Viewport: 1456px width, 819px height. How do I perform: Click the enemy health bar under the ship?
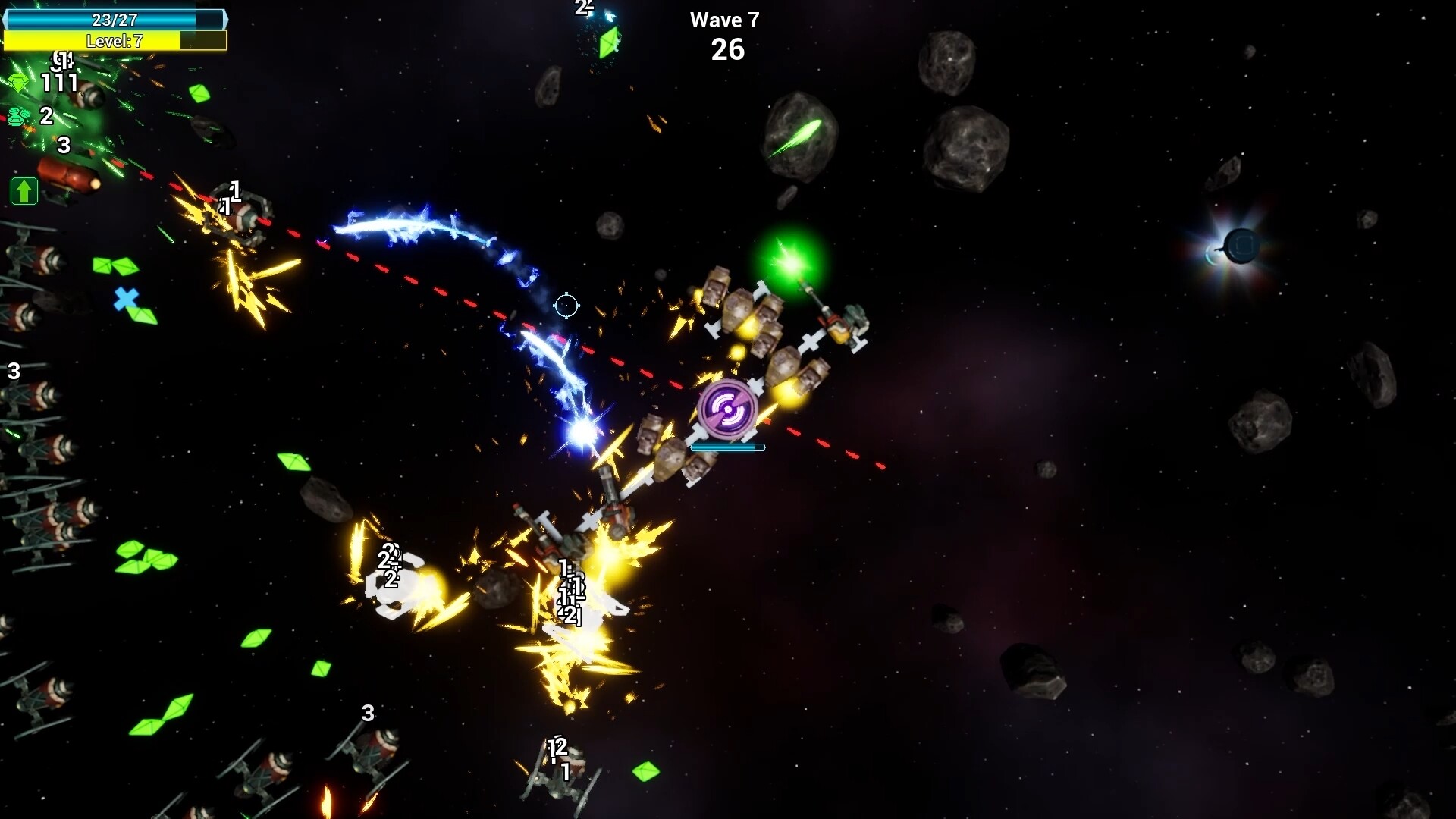click(726, 447)
